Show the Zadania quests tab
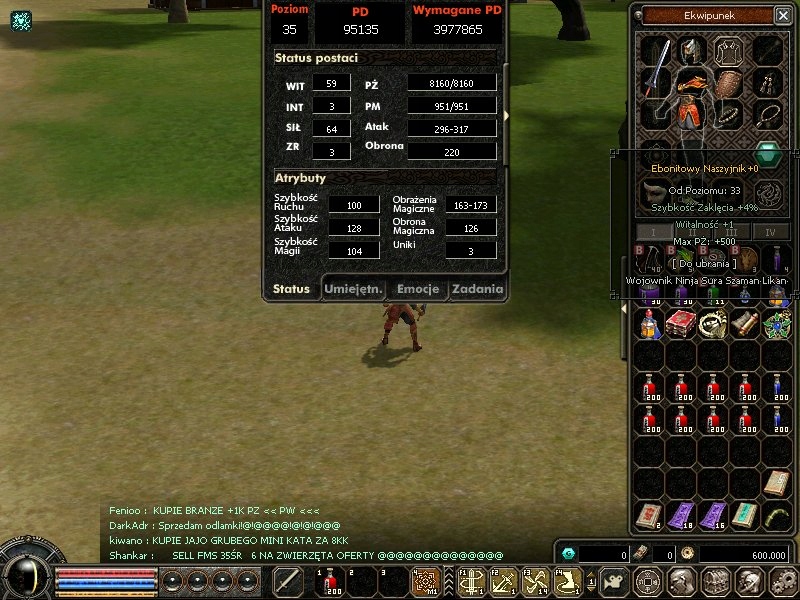 click(x=476, y=289)
